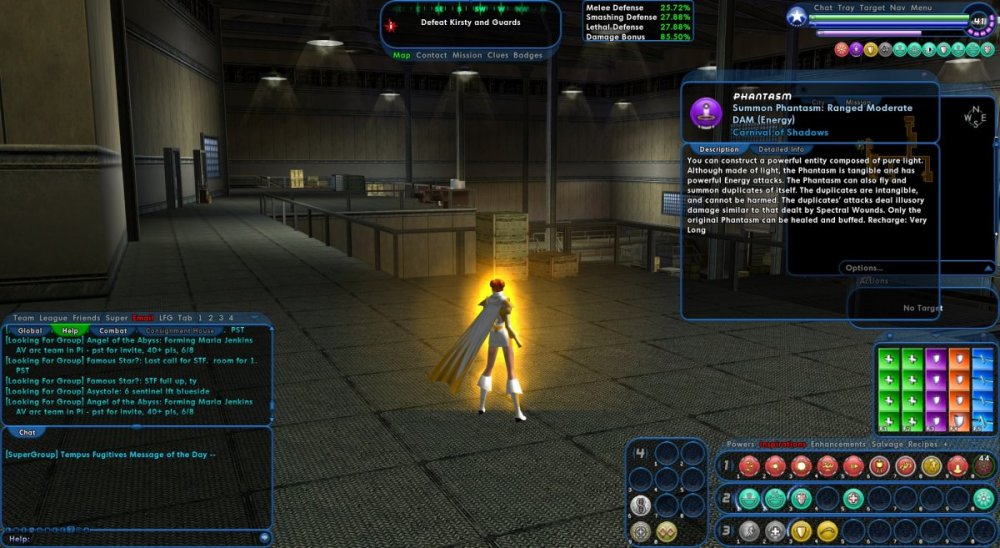
Task: Open the Map from the nav bar
Action: (x=401, y=56)
